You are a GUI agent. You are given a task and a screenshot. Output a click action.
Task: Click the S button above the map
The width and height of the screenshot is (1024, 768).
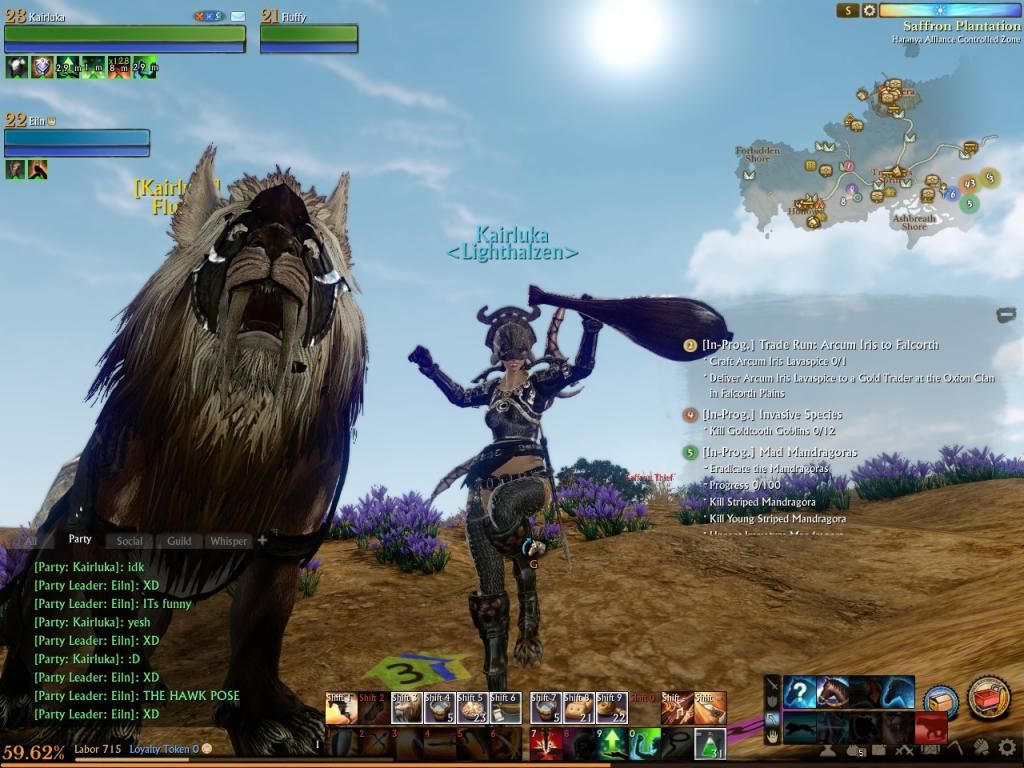click(x=848, y=11)
